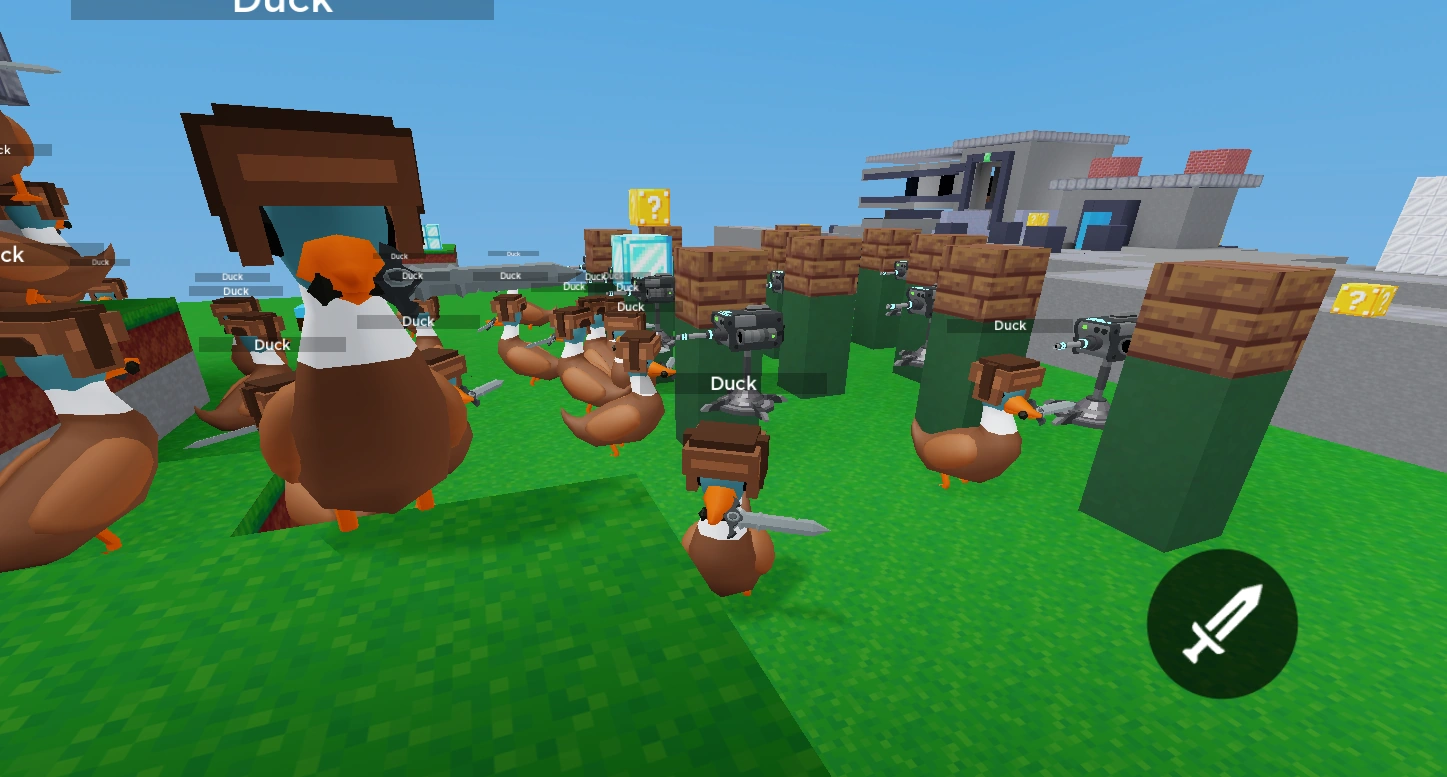Click the sword carried by the foreground duck
The image size is (1447, 777).
click(780, 524)
